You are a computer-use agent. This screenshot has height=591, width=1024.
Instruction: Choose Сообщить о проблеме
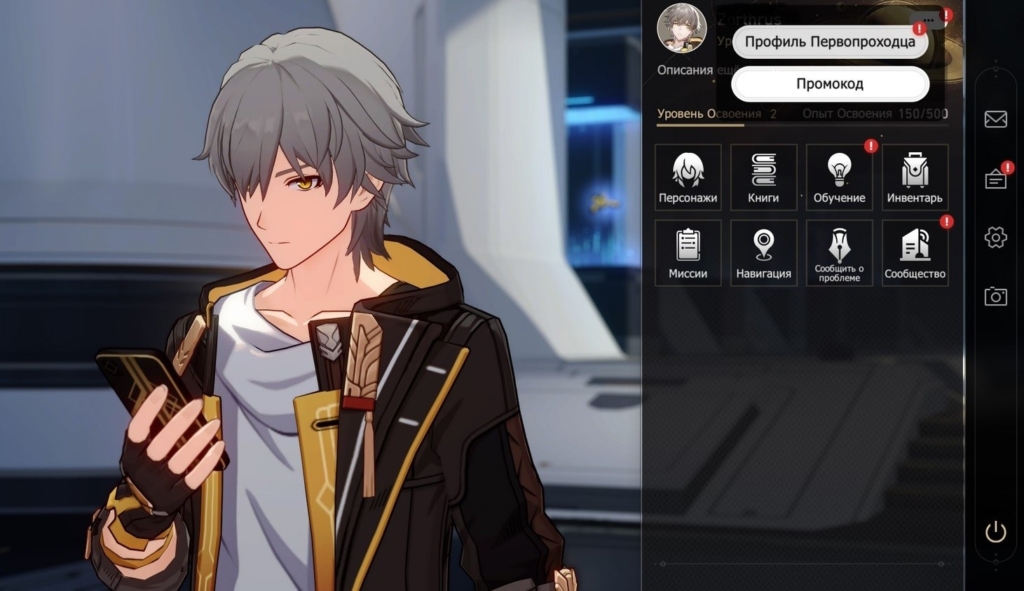(839, 252)
